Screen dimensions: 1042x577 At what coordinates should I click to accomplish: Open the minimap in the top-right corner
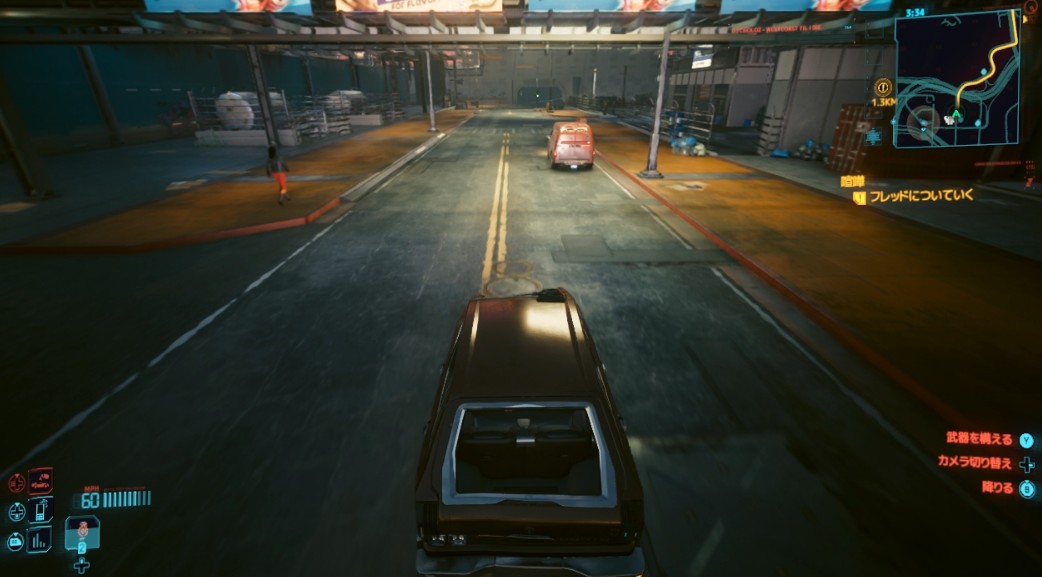(956, 78)
